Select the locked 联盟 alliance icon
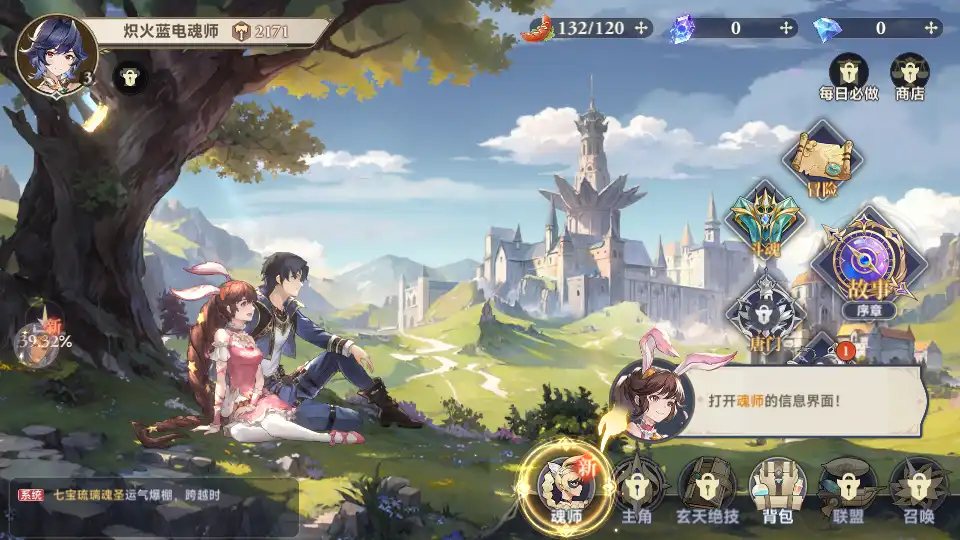The height and width of the screenshot is (540, 960). tap(847, 487)
